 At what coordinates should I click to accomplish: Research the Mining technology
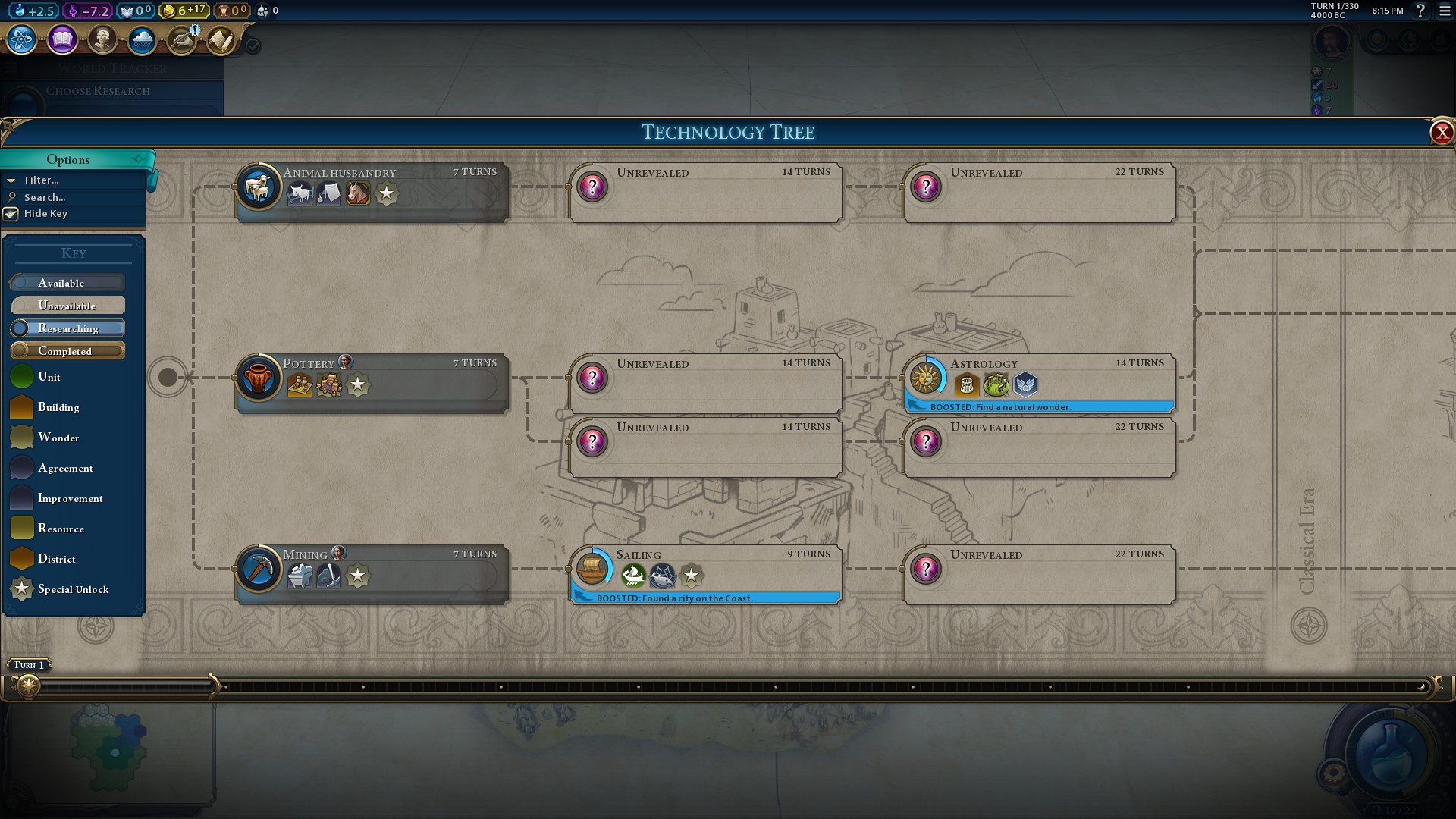coord(372,573)
